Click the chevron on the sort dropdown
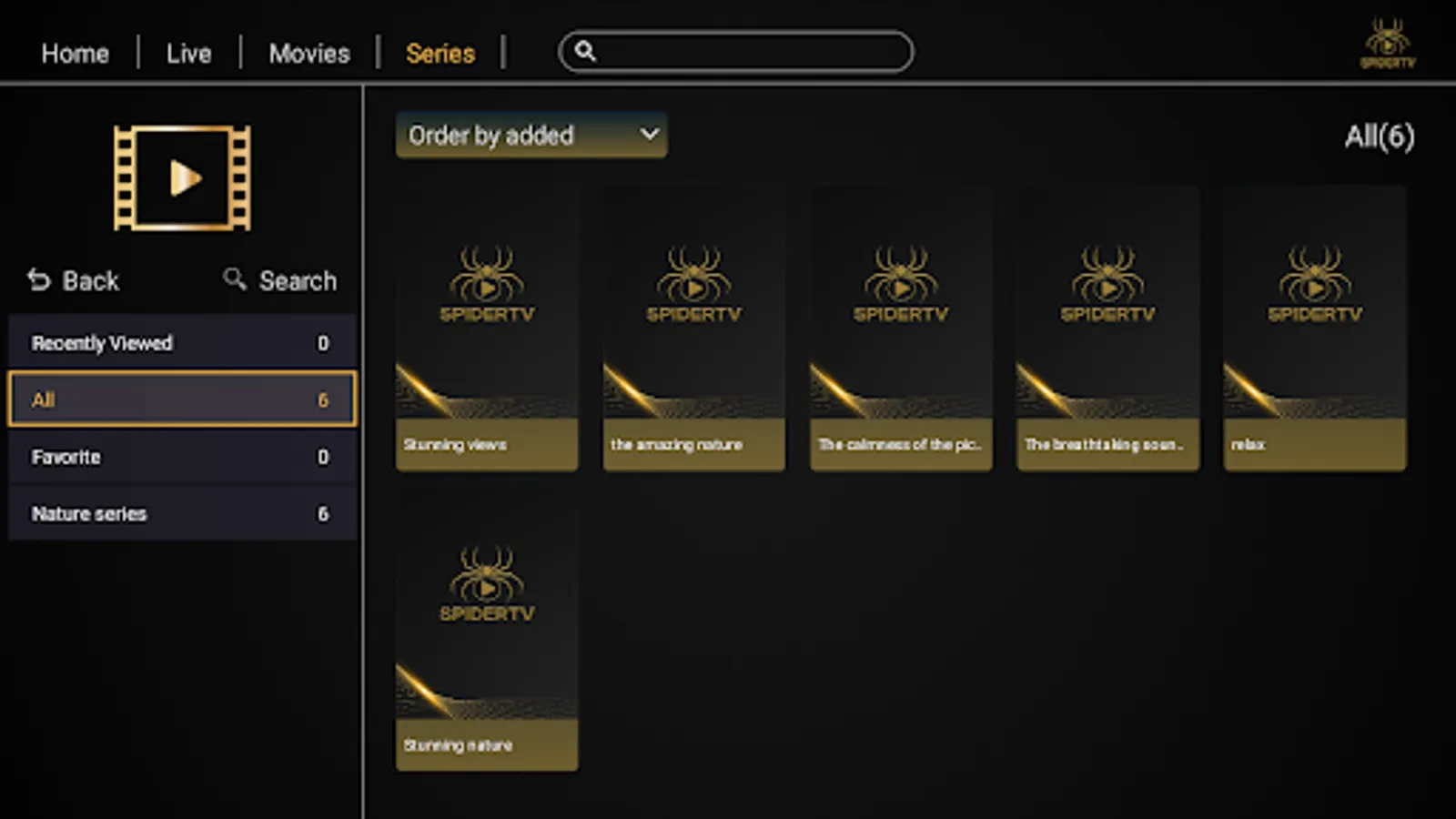This screenshot has height=819, width=1456. click(649, 135)
